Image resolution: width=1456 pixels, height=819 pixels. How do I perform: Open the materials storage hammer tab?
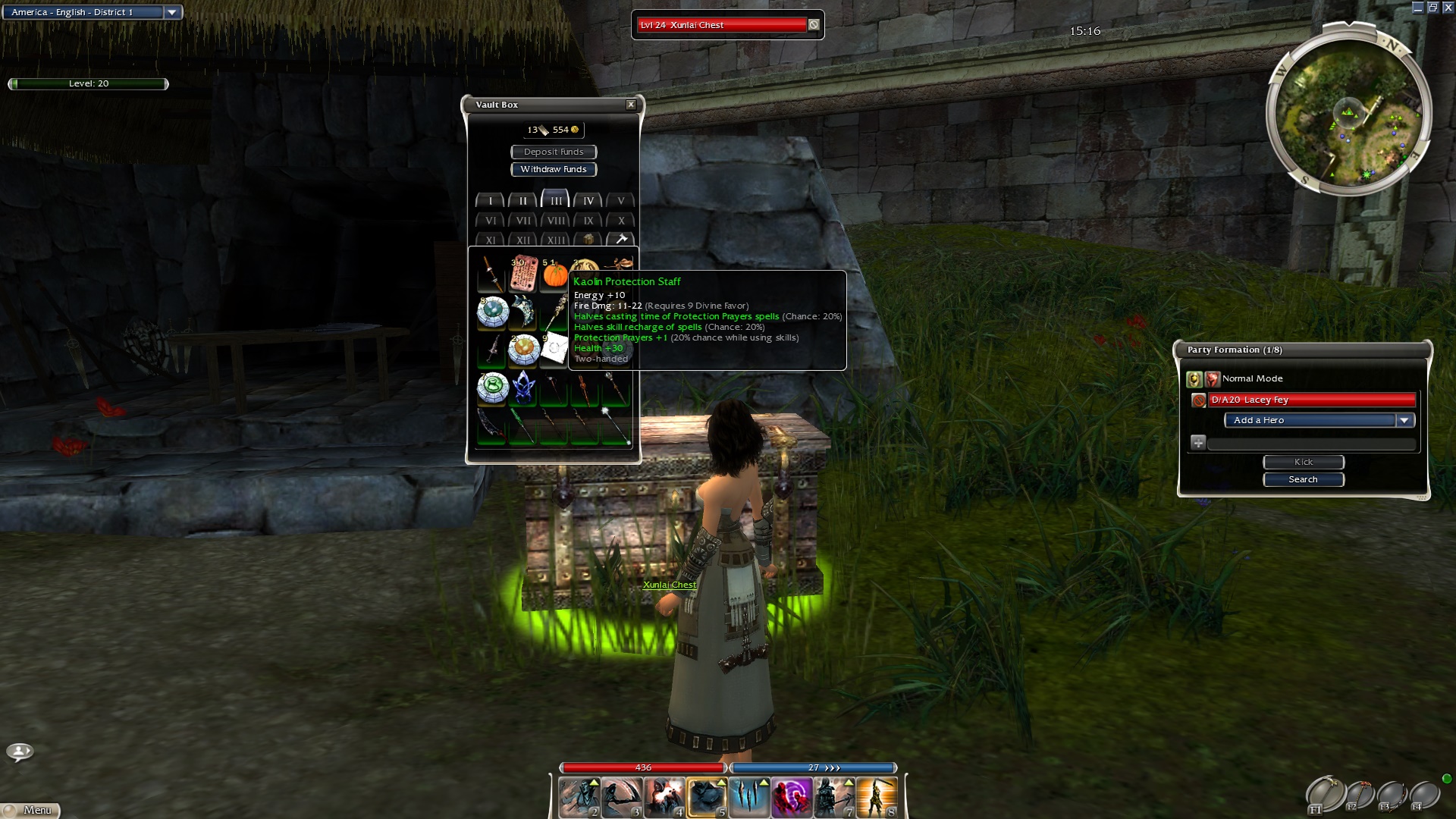pyautogui.click(x=621, y=240)
